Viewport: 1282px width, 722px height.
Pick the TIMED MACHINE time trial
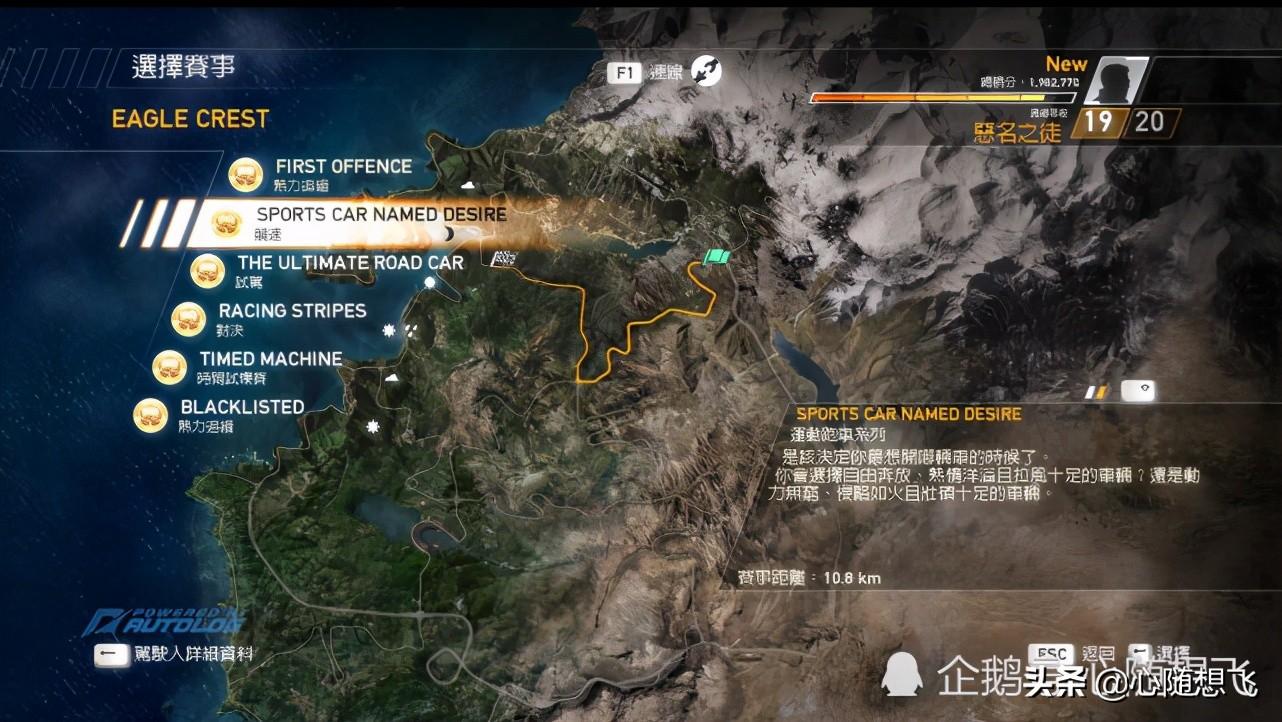270,359
